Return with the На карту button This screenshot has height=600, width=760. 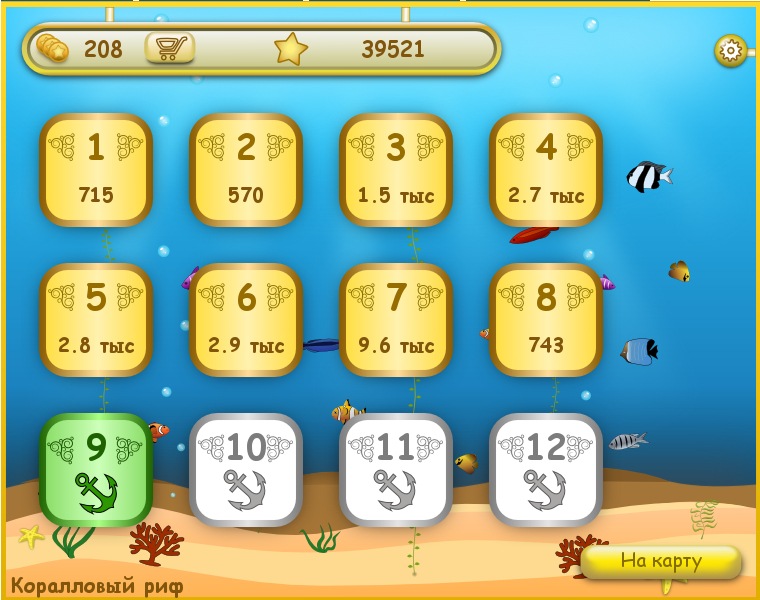[x=661, y=561]
